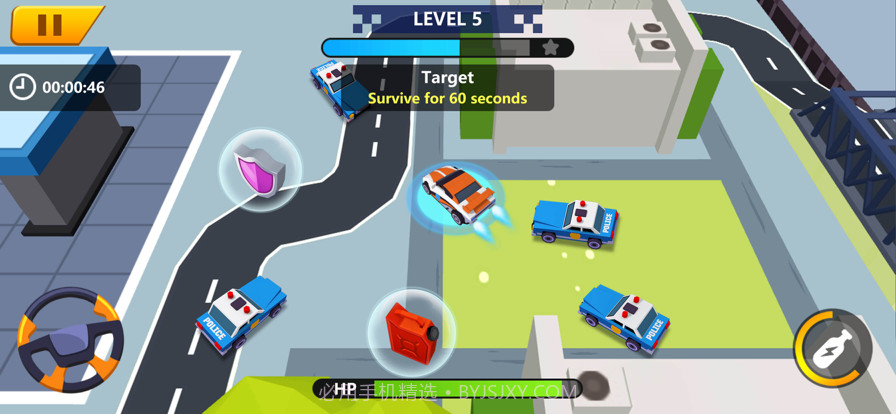Activate the rocket boost ability button
Screen dimensions: 896x414
coord(832,347)
